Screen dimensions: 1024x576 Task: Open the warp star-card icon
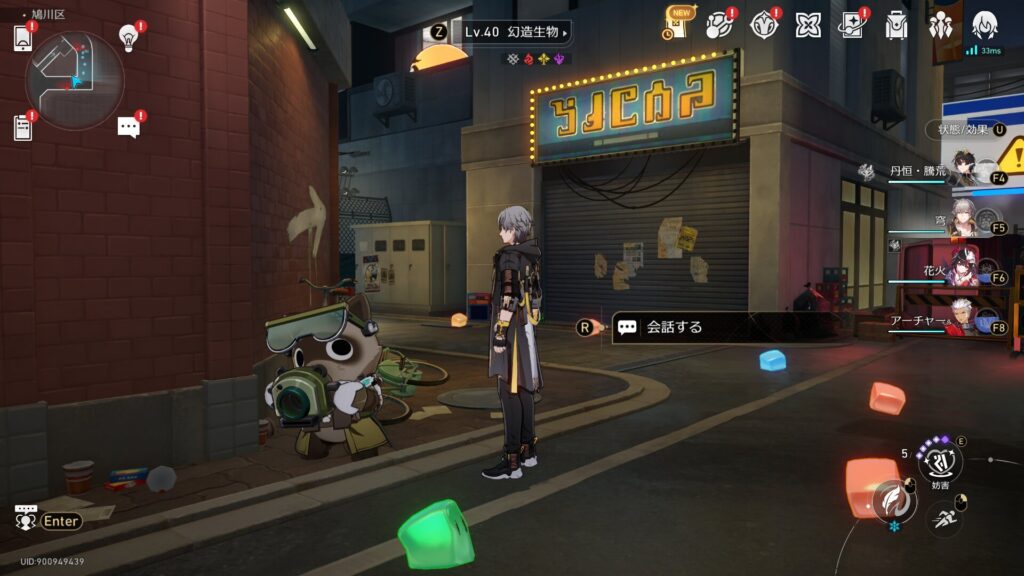pos(852,25)
